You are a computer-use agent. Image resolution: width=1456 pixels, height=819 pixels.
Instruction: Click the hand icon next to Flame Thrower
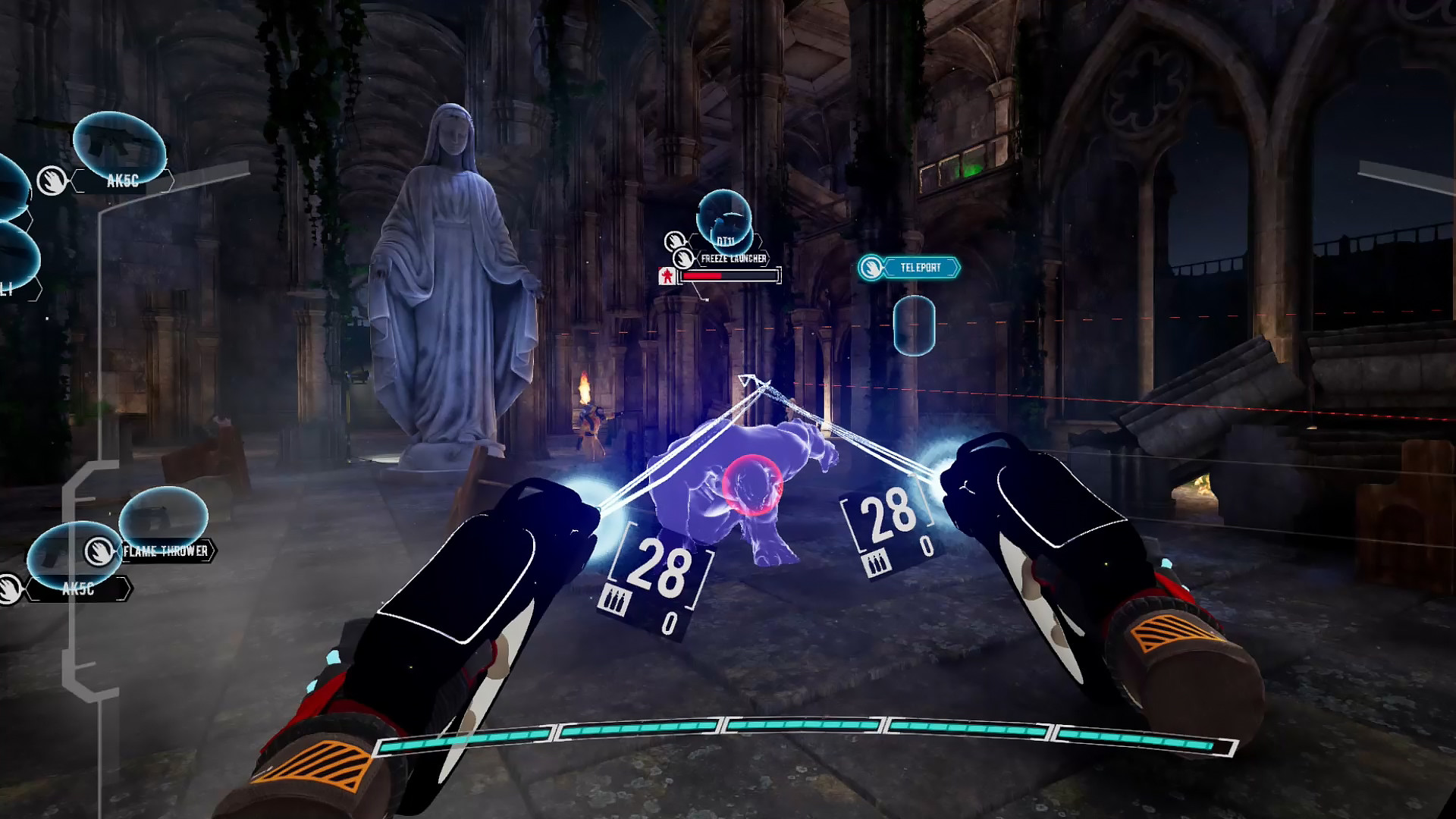[x=98, y=552]
